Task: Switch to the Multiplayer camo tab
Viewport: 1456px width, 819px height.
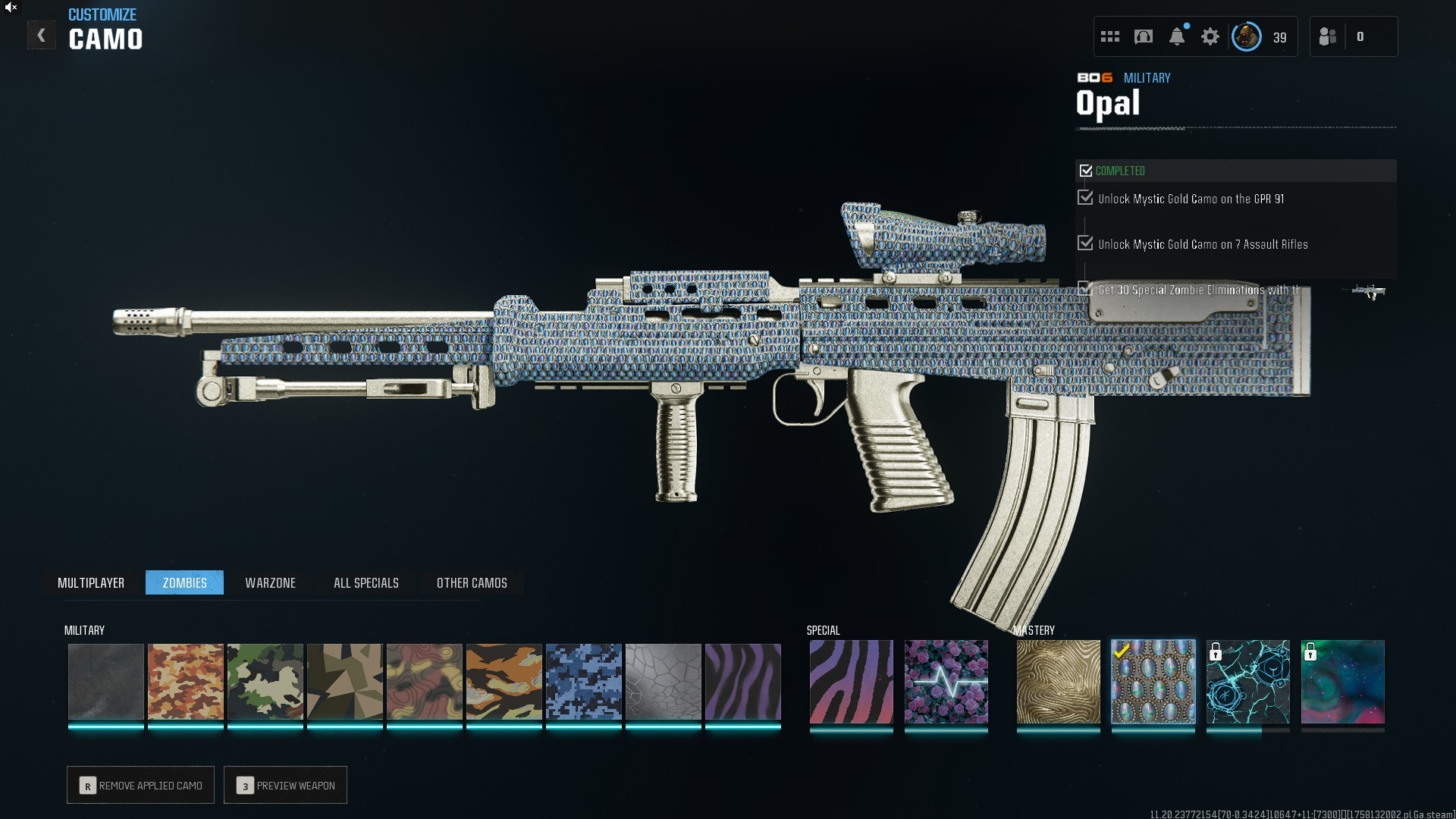Action: tap(91, 582)
